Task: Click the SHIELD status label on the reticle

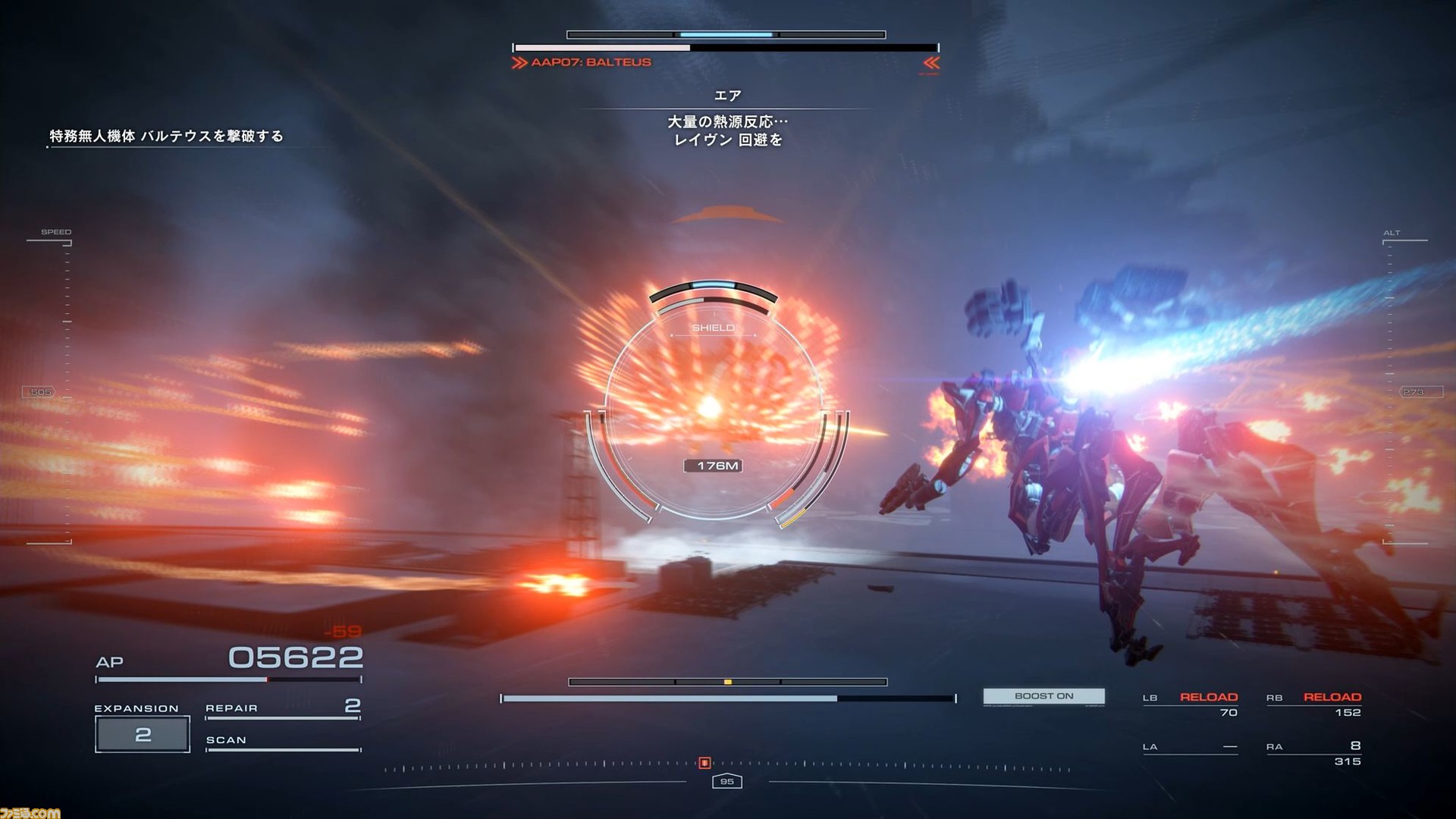Action: click(714, 328)
